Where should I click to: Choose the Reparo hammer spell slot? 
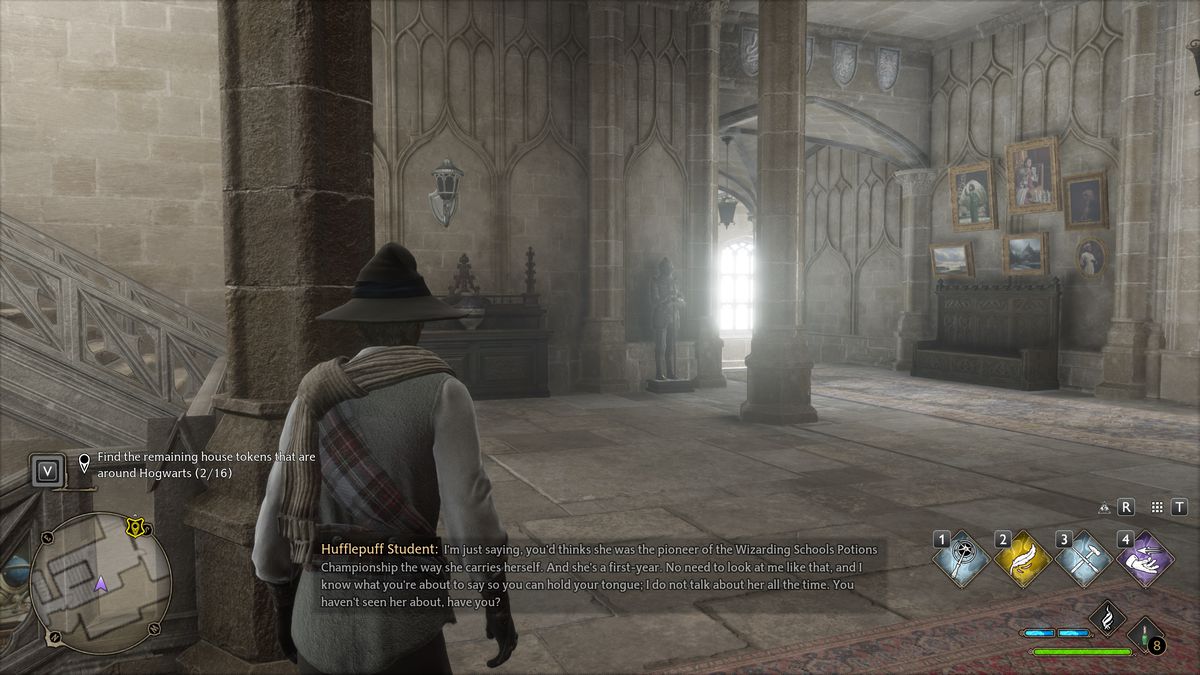click(x=1084, y=560)
